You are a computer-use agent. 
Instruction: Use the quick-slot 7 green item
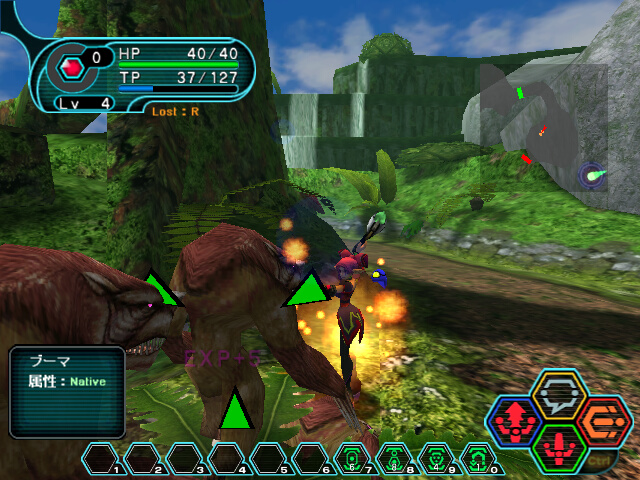(x=351, y=459)
